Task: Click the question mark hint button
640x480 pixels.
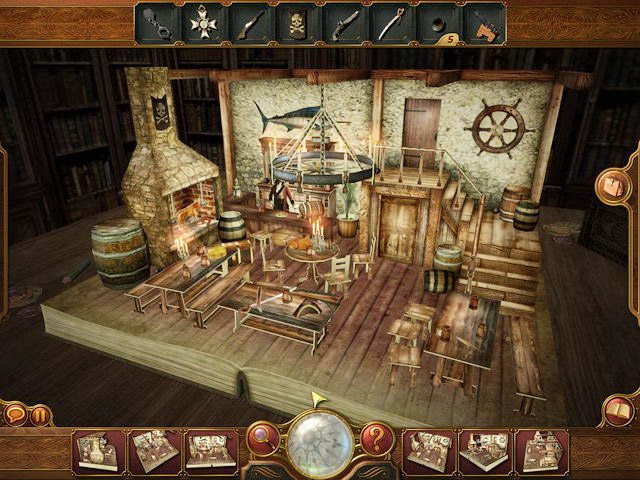Action: [376, 436]
